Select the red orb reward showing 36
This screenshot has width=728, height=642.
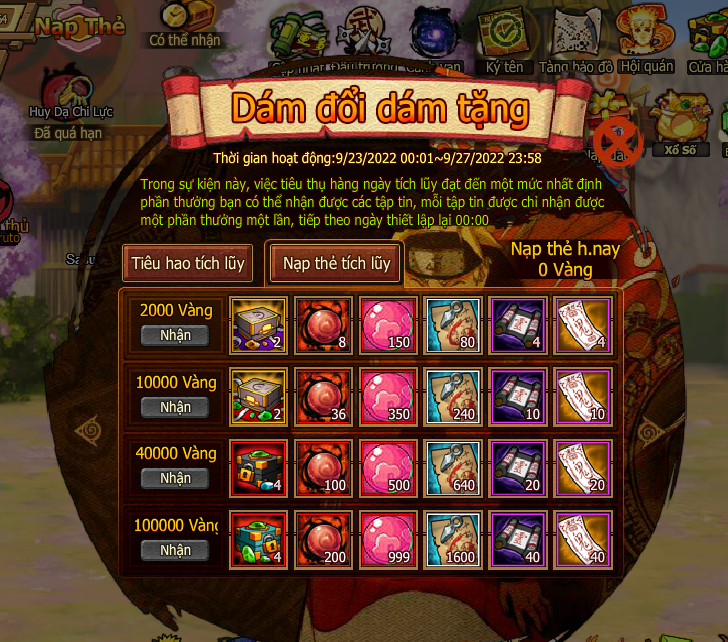tap(323, 393)
